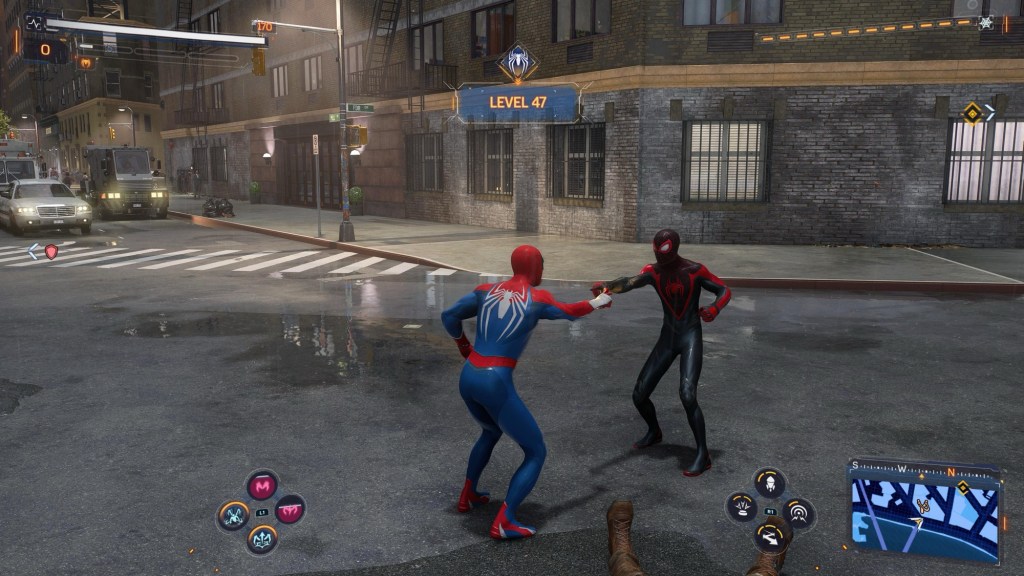This screenshot has height=576, width=1024.
Task: Choose the rocket-shaped gadget at top
Action: point(769,483)
